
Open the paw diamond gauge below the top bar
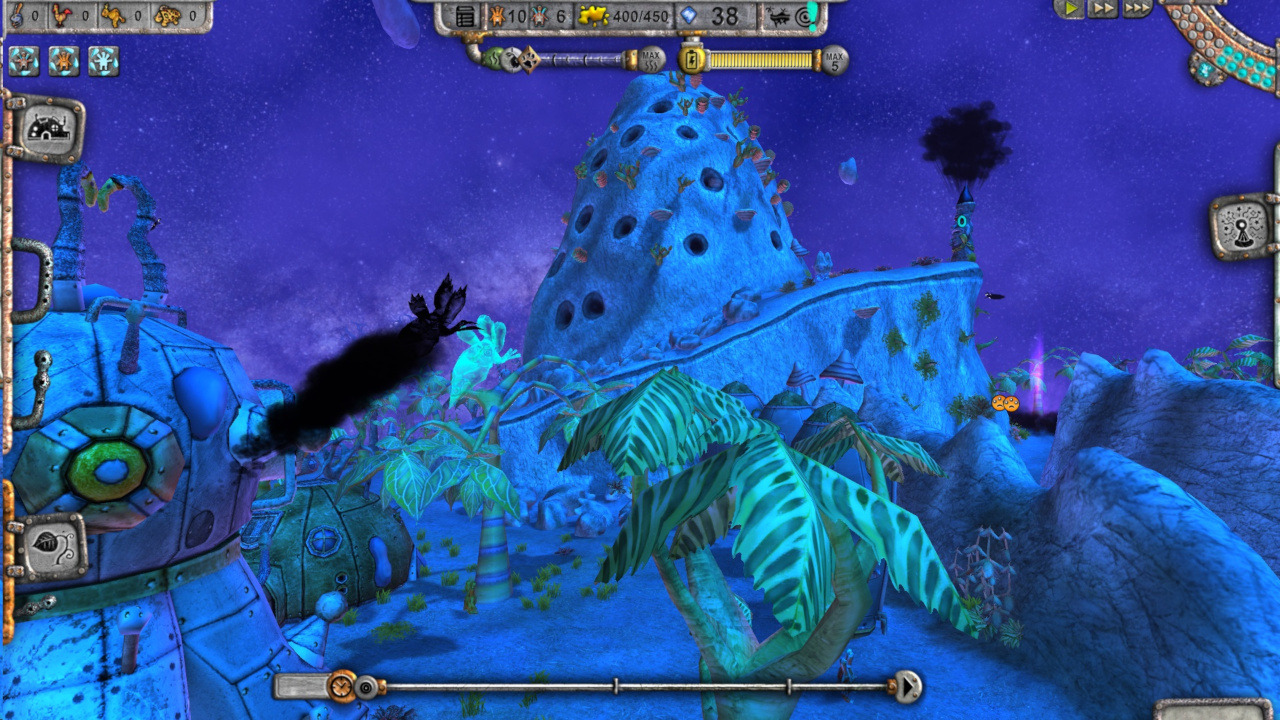(529, 59)
